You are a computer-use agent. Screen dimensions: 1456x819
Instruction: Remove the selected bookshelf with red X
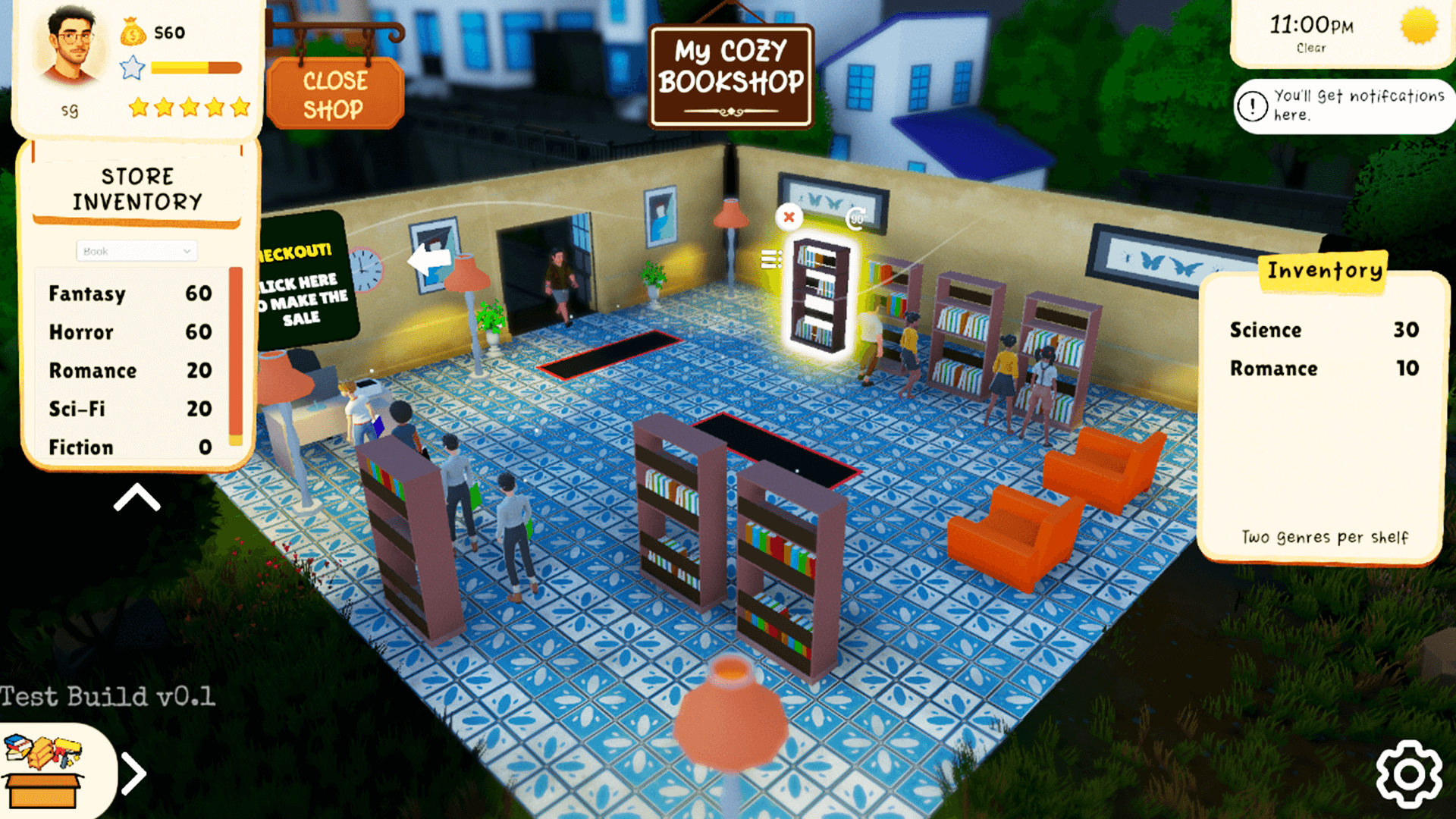click(x=789, y=218)
